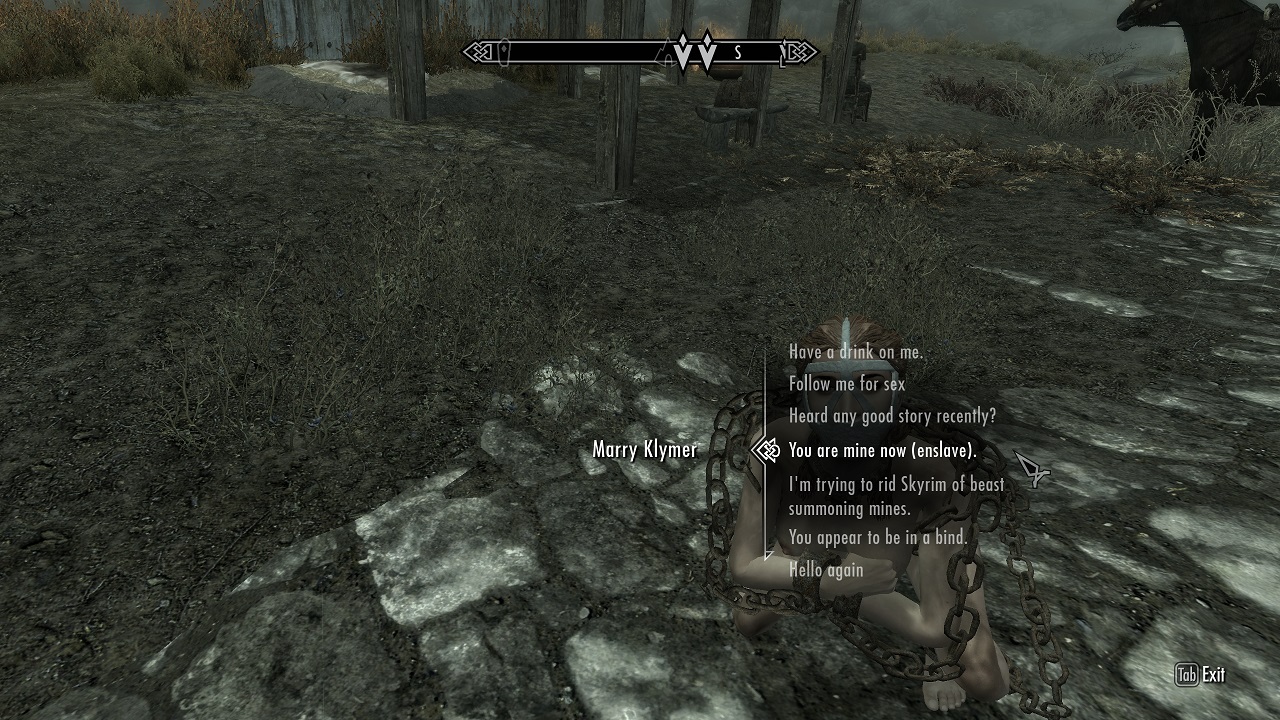Click the knotwork ornament at compass left end
This screenshot has height=720, width=1280.
[x=482, y=51]
